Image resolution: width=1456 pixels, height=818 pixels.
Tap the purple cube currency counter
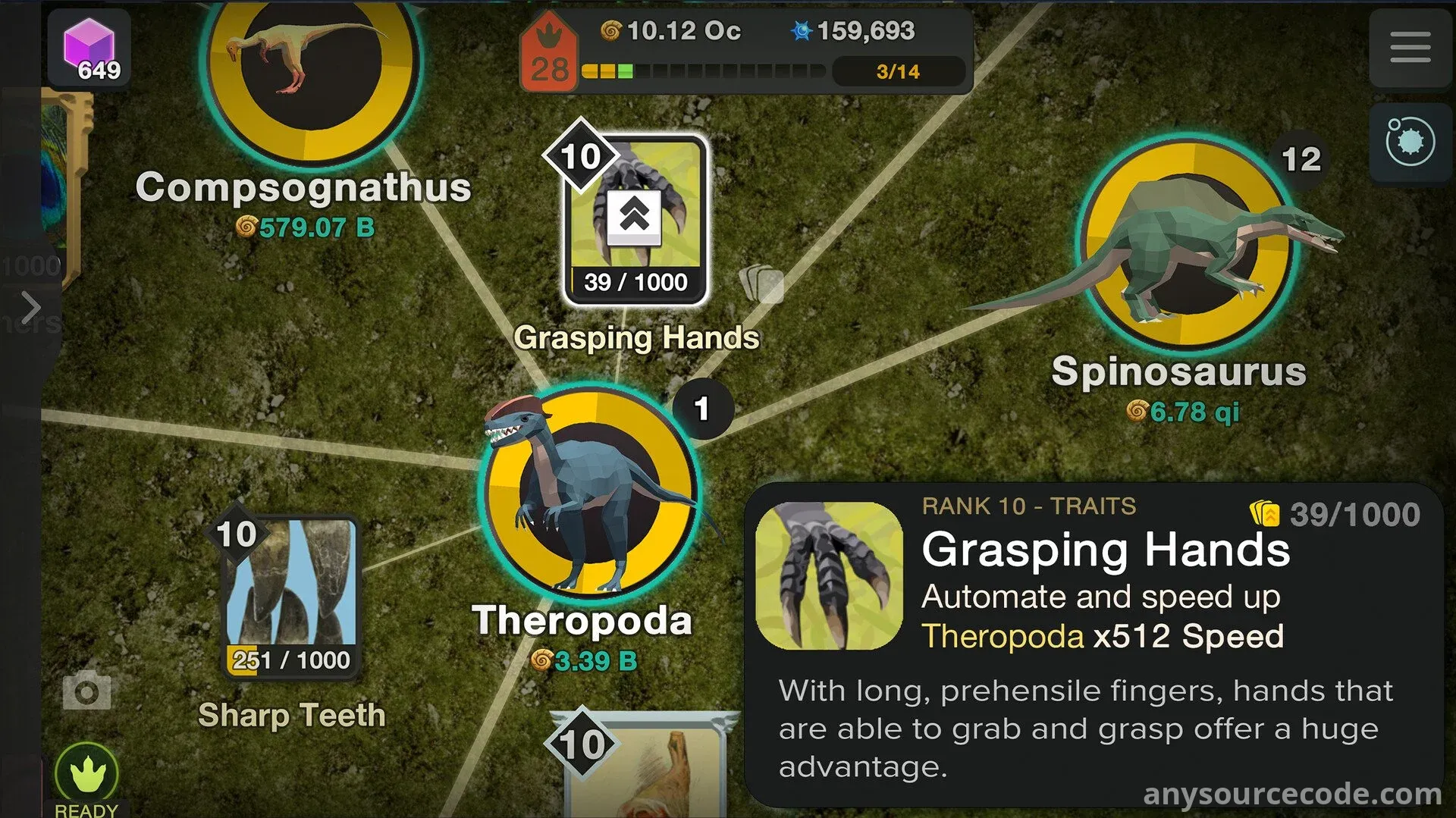(89, 48)
